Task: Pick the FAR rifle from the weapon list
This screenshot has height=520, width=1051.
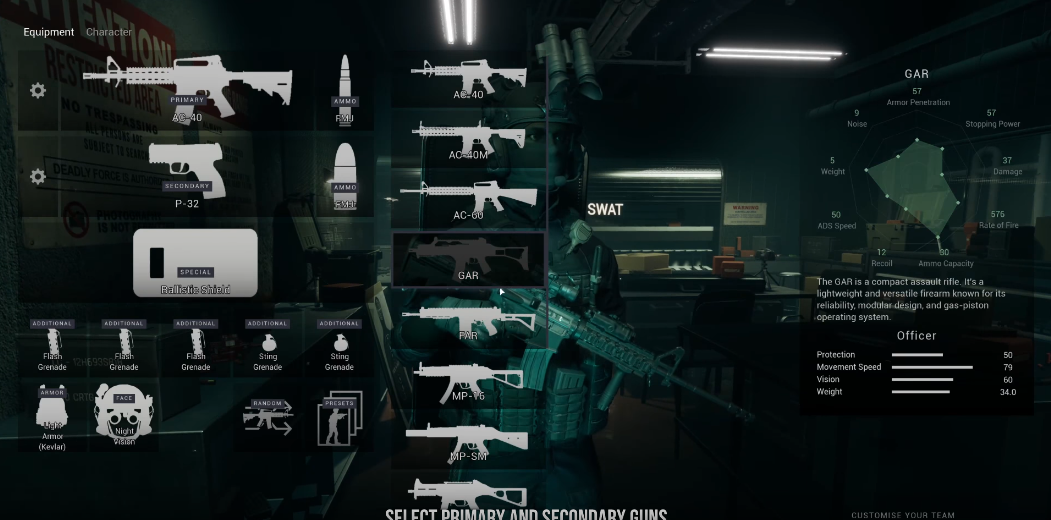Action: (x=468, y=320)
